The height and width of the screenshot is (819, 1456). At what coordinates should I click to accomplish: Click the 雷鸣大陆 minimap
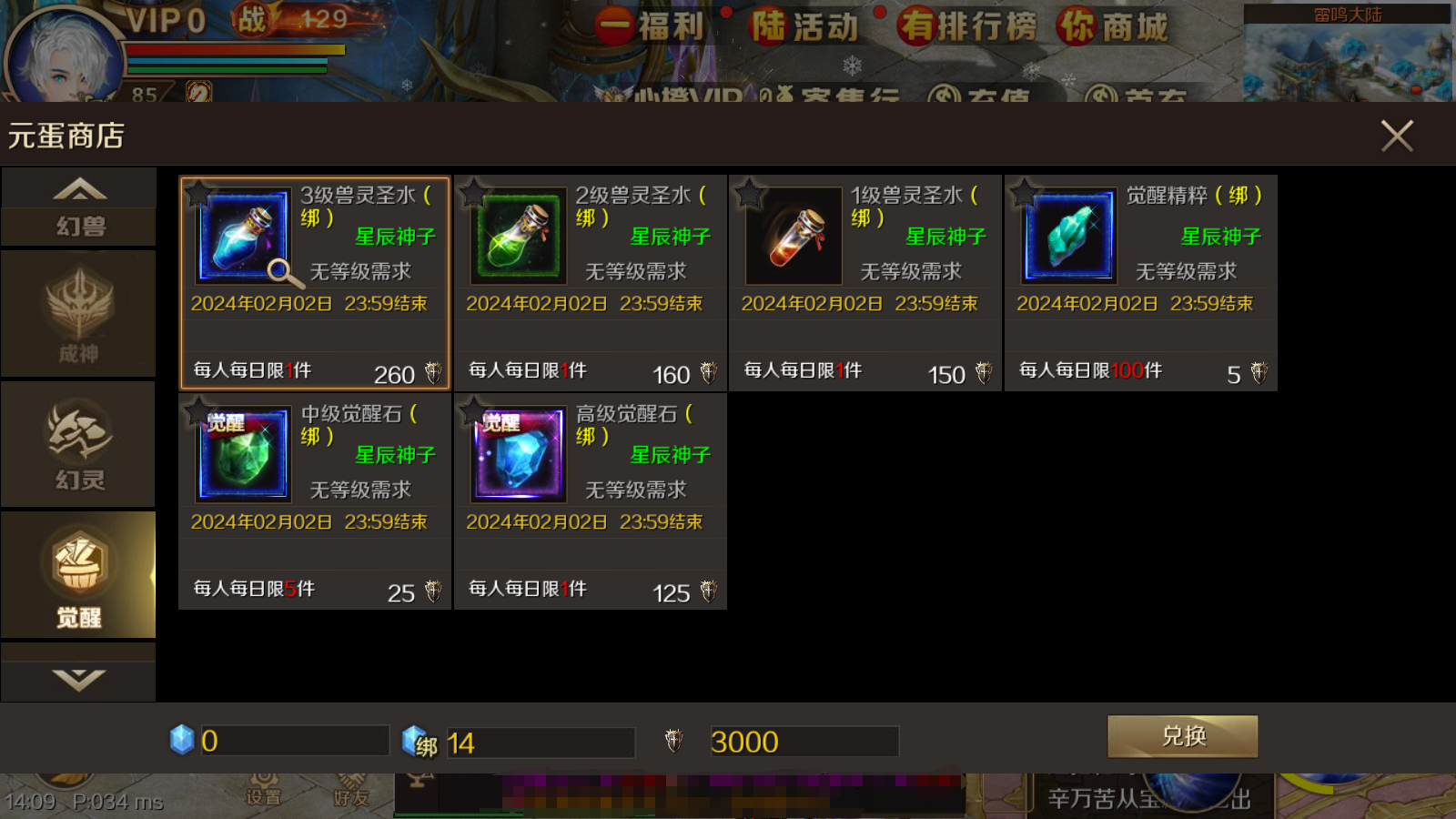coord(1347,53)
